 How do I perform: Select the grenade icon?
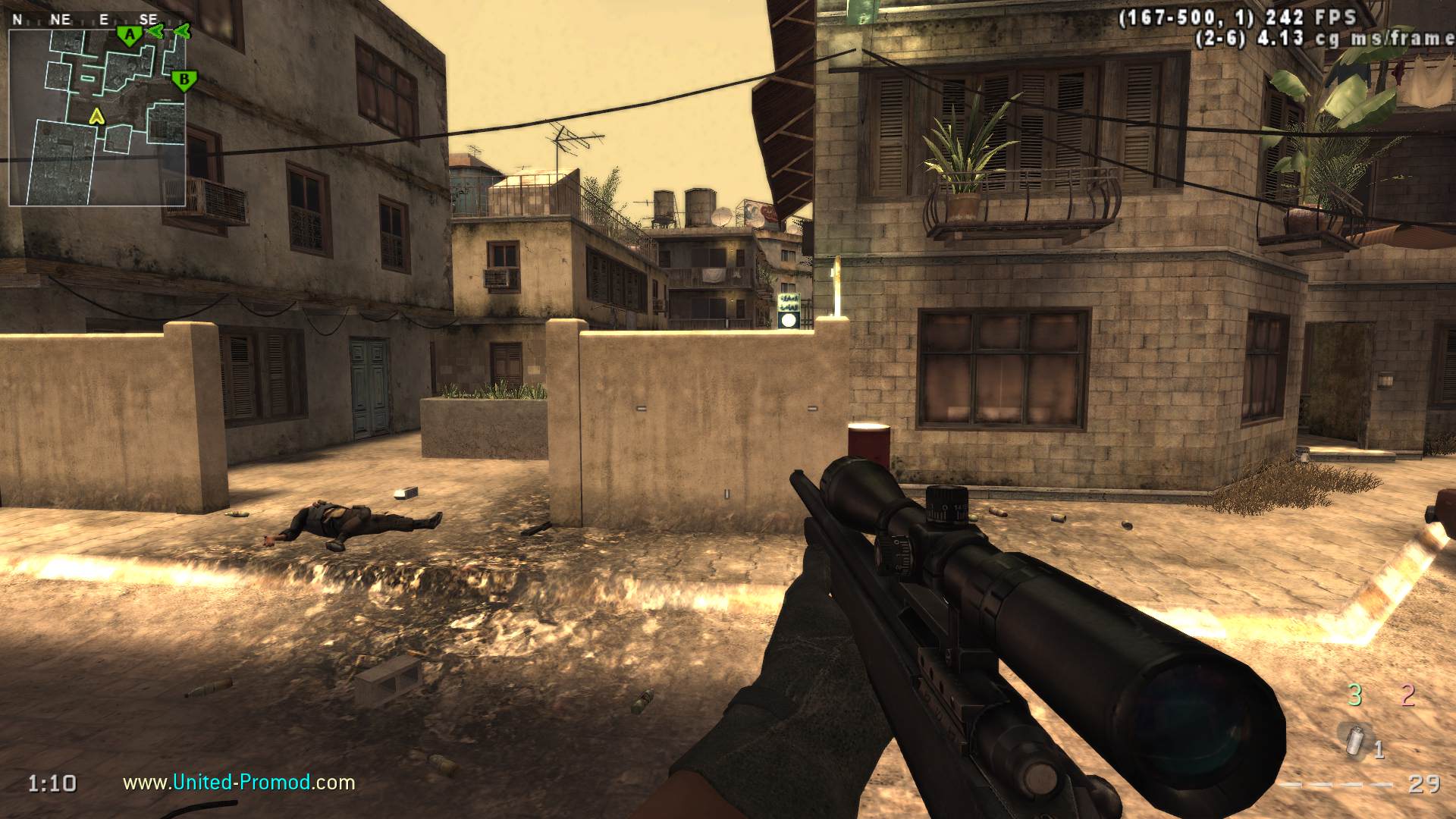(x=1354, y=739)
